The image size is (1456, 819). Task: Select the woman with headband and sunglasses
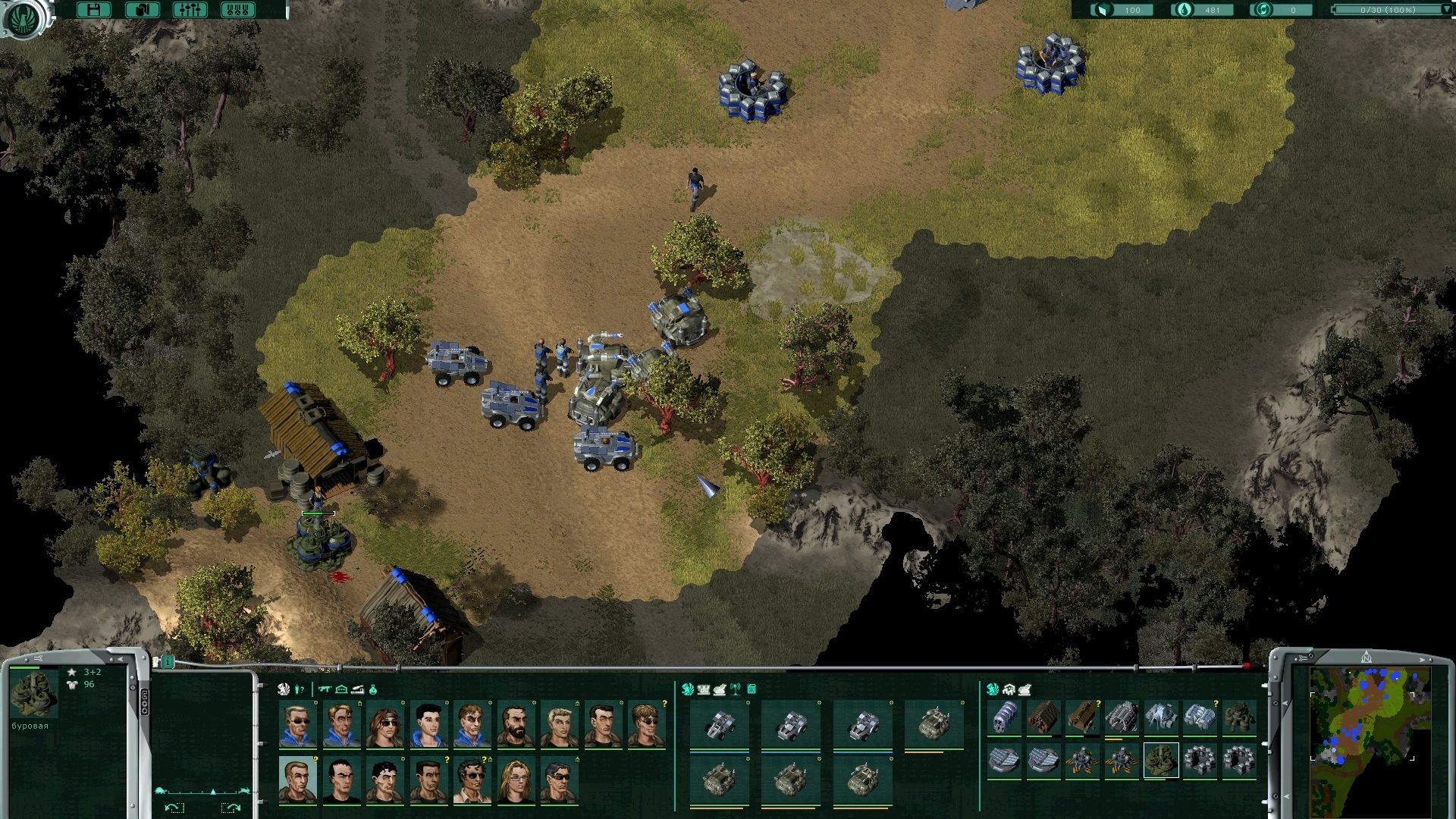pos(384,724)
